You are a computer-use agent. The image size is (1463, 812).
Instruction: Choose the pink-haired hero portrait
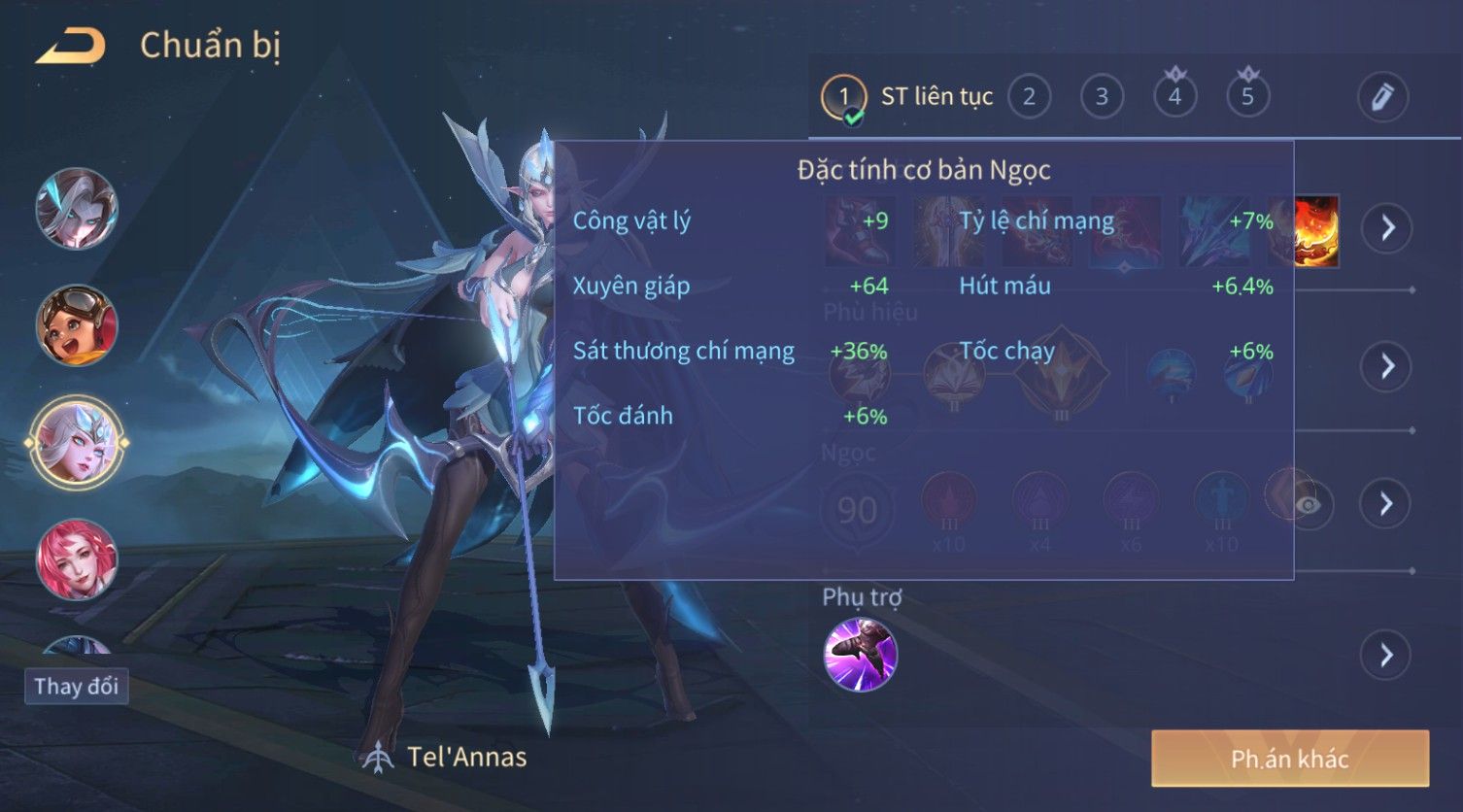(x=77, y=559)
